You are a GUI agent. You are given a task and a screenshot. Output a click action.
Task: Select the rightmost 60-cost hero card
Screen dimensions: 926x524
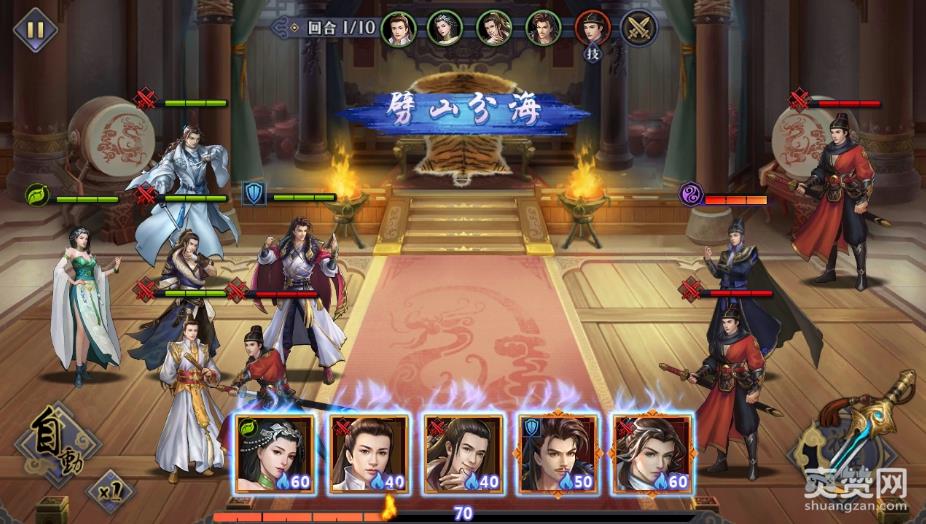652,453
